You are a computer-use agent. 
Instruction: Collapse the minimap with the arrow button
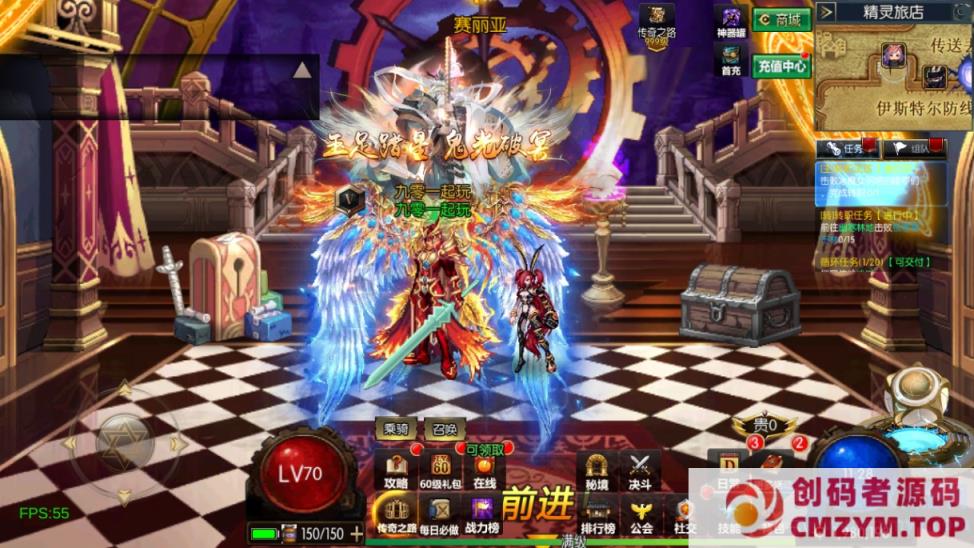[826, 12]
